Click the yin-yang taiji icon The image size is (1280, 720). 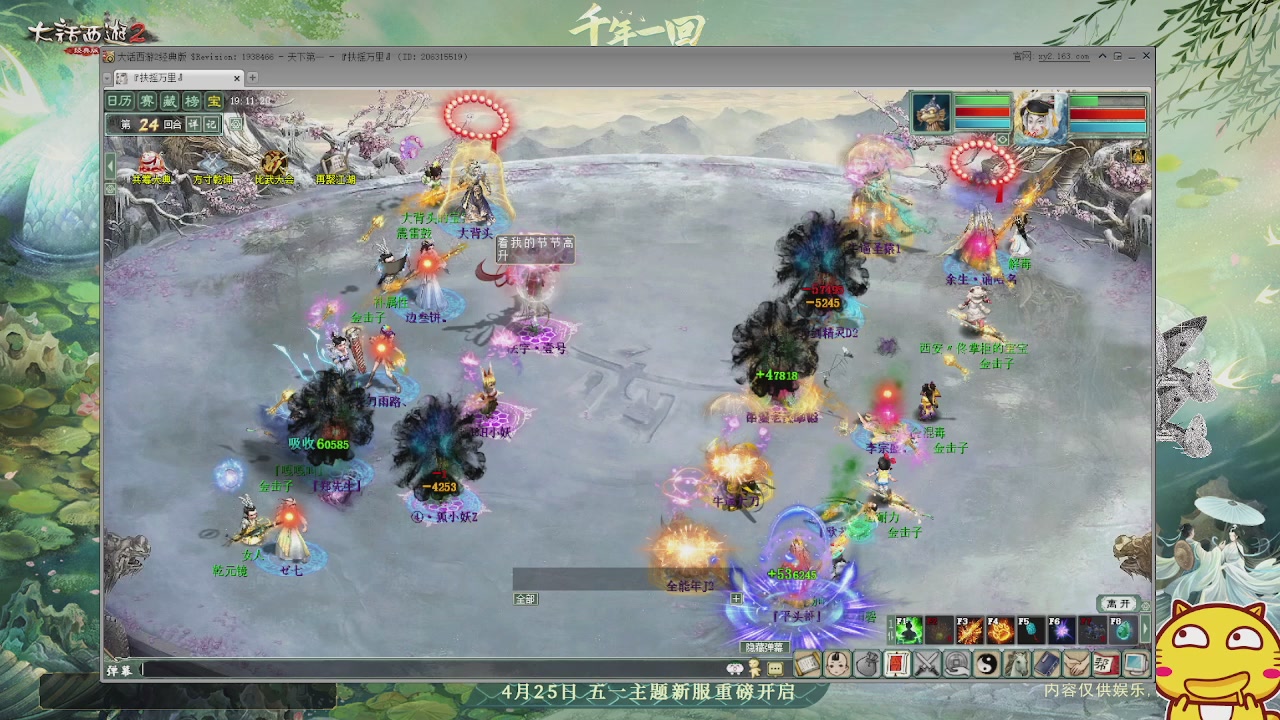tap(988, 665)
